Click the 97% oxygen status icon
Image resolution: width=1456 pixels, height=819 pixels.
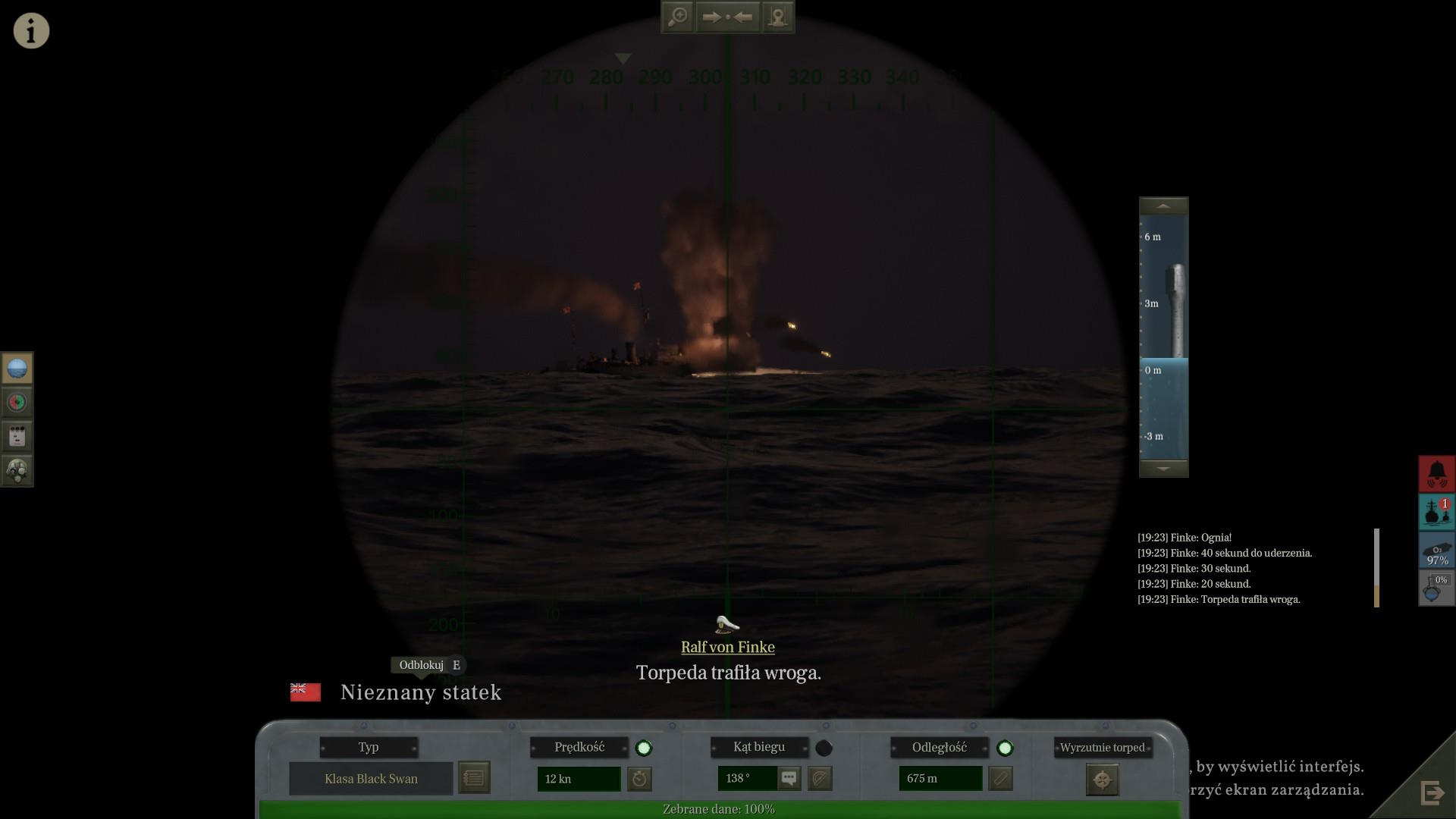pyautogui.click(x=1437, y=551)
